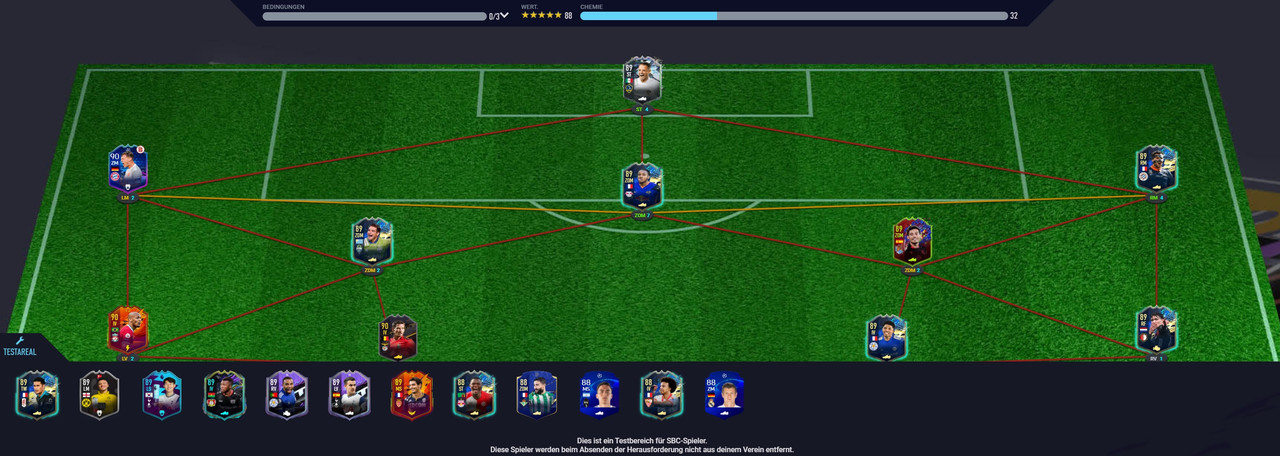Viewport: 1280px width, 456px height.
Task: Choose the 89 TW goalkeeper card on the bench
Action: coord(37,395)
